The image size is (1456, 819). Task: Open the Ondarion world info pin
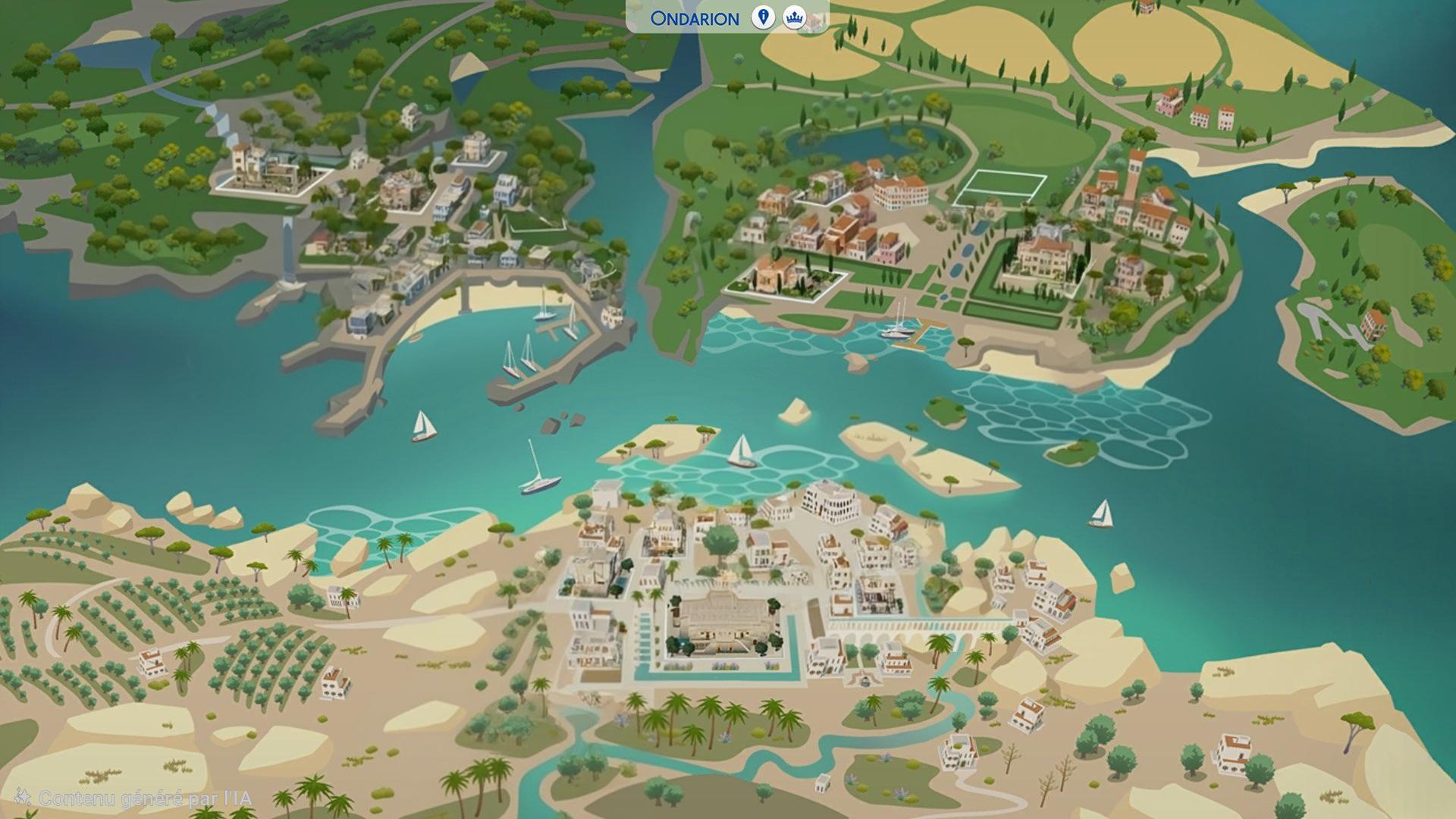(763, 17)
